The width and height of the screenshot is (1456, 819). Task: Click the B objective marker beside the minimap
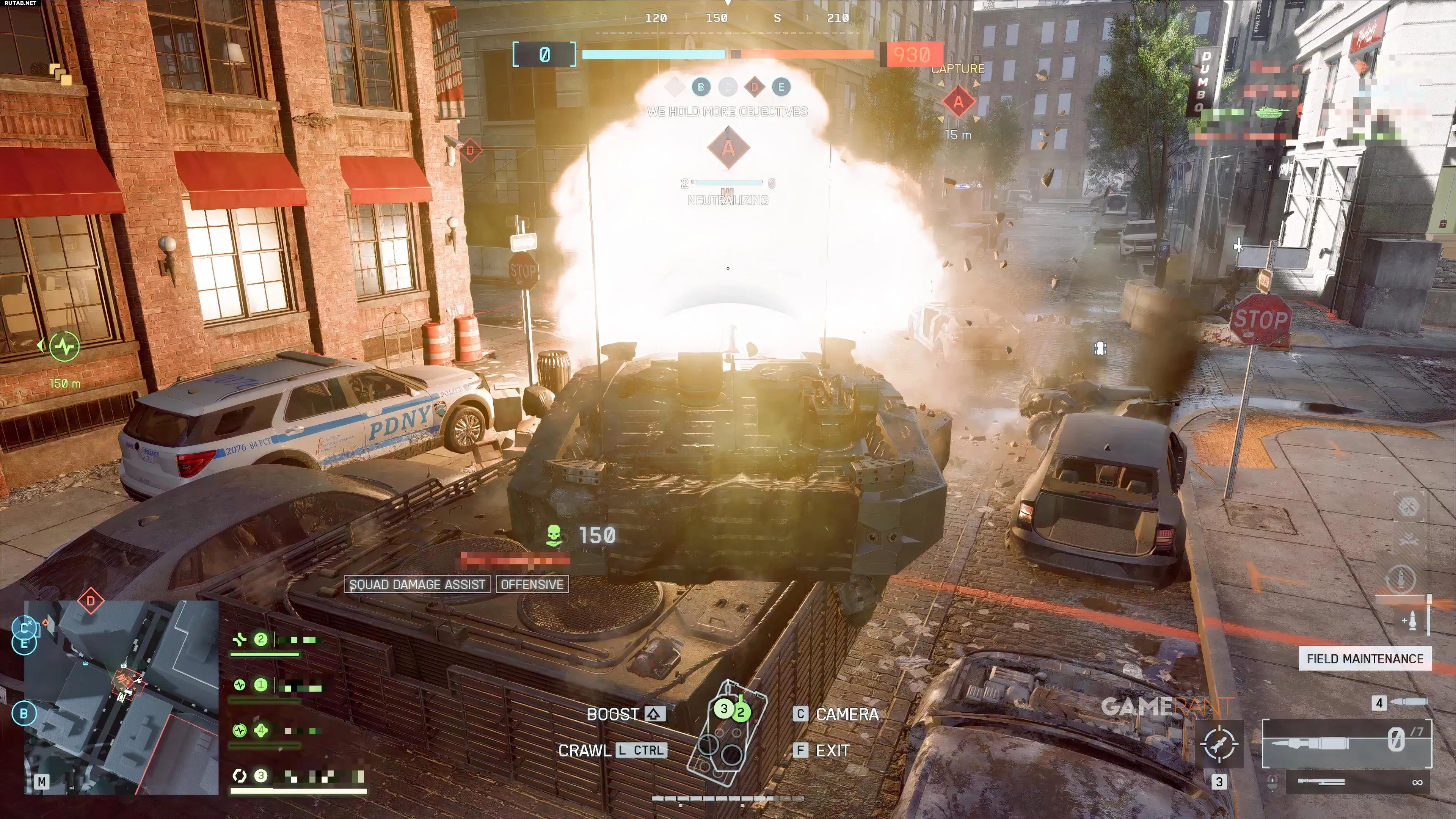pyautogui.click(x=24, y=713)
